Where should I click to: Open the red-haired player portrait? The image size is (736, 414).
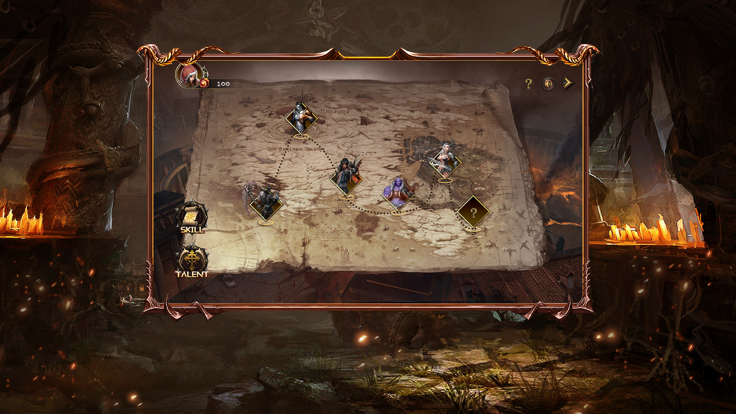(x=189, y=73)
